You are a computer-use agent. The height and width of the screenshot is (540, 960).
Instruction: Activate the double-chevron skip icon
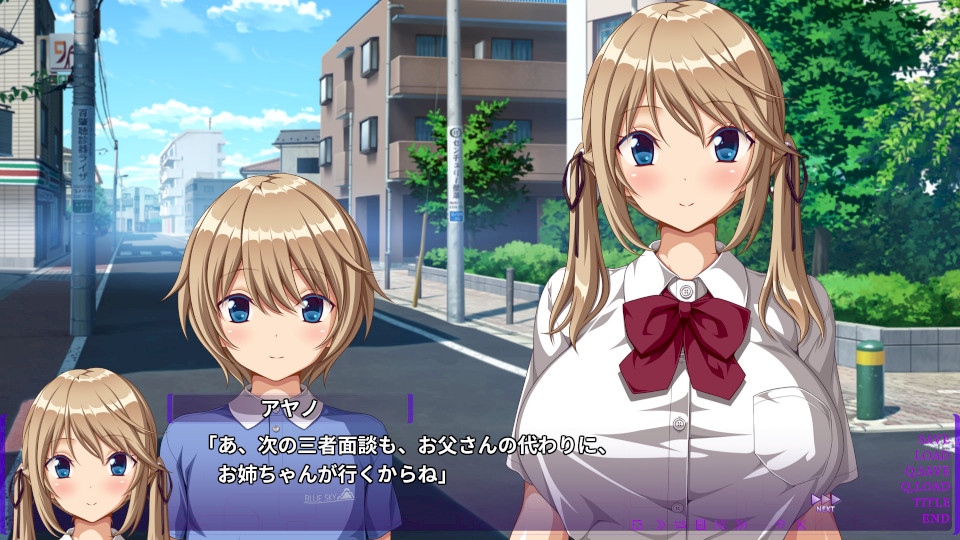(660, 525)
